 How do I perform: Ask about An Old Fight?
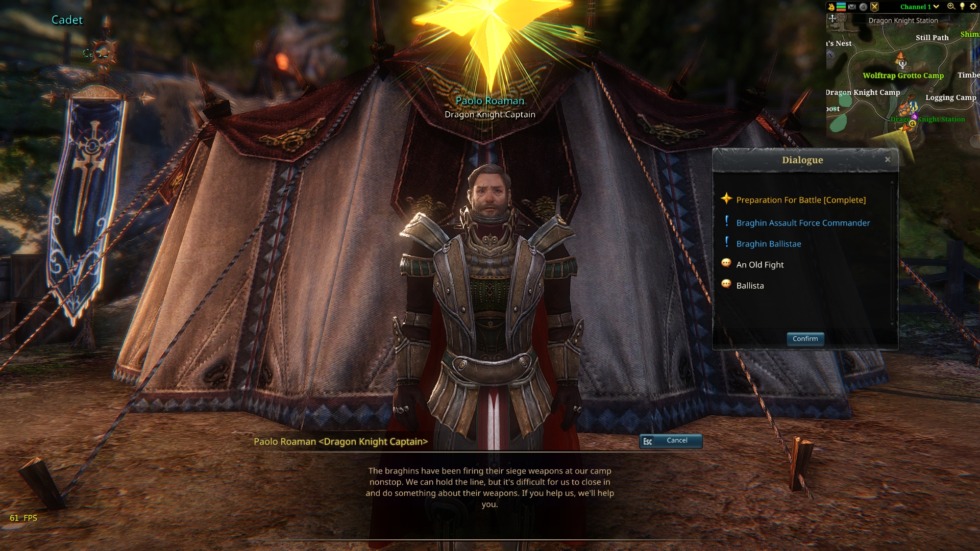click(759, 265)
